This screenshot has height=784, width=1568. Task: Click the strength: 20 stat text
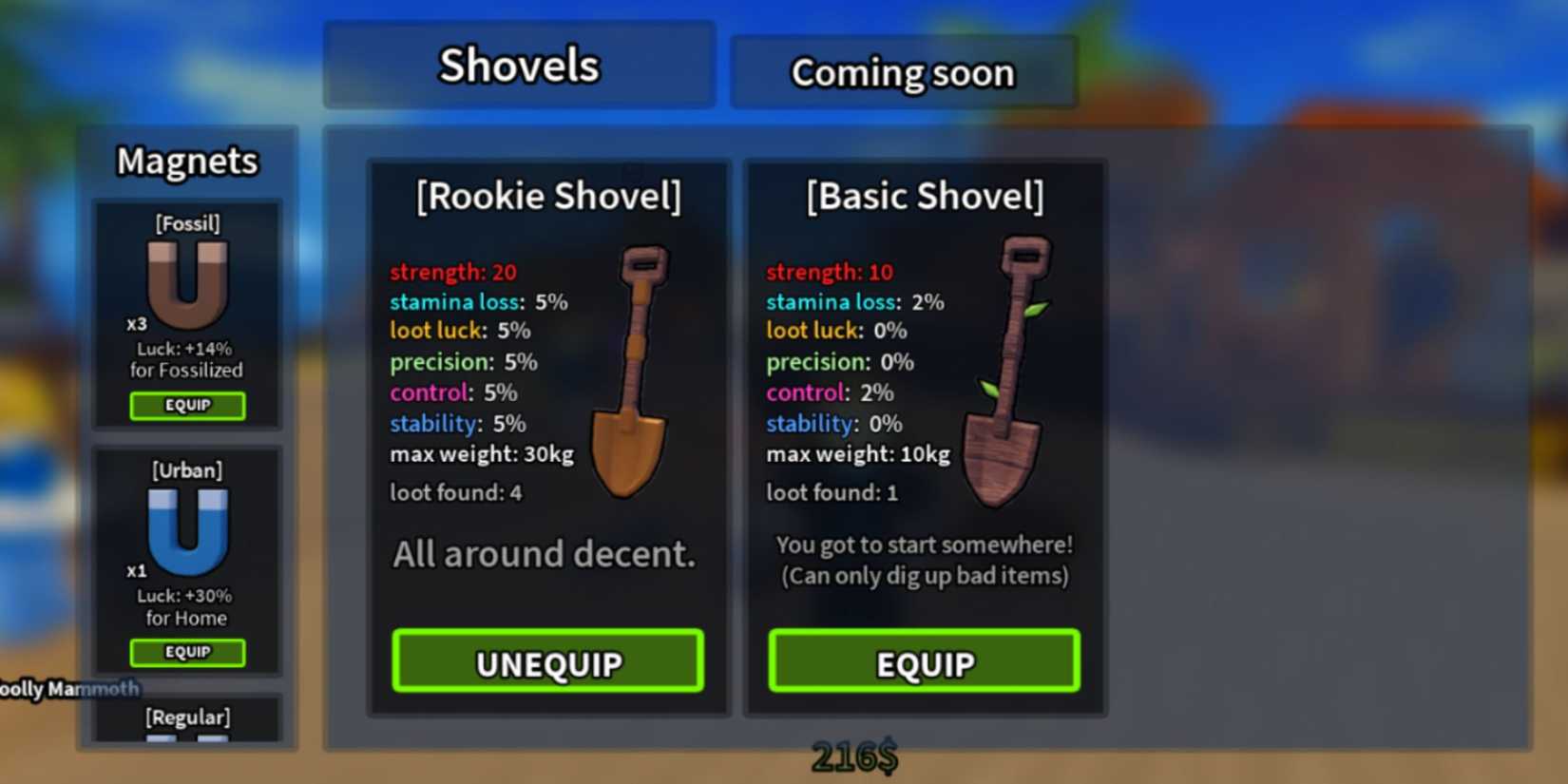coord(452,272)
